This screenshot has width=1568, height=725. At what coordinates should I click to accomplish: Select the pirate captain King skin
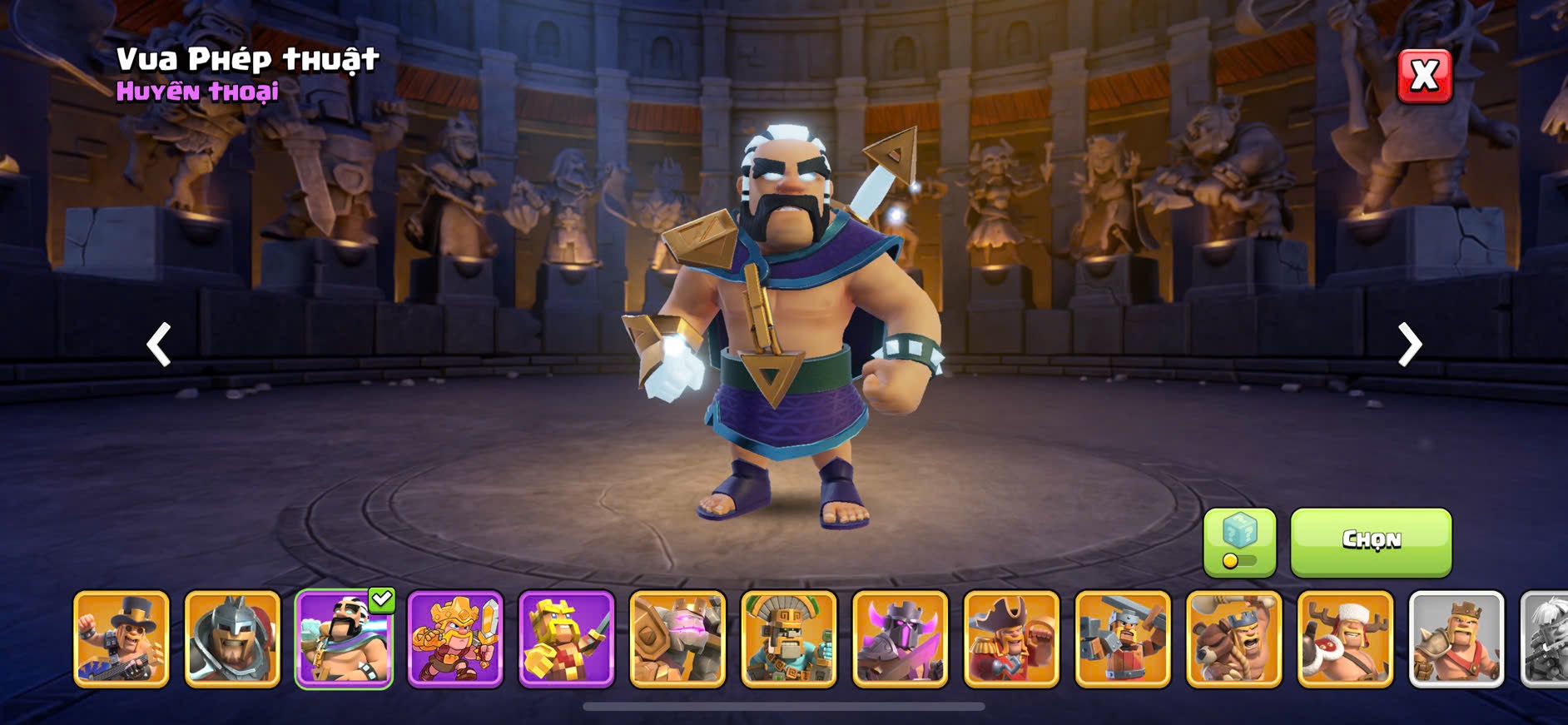click(x=1011, y=639)
